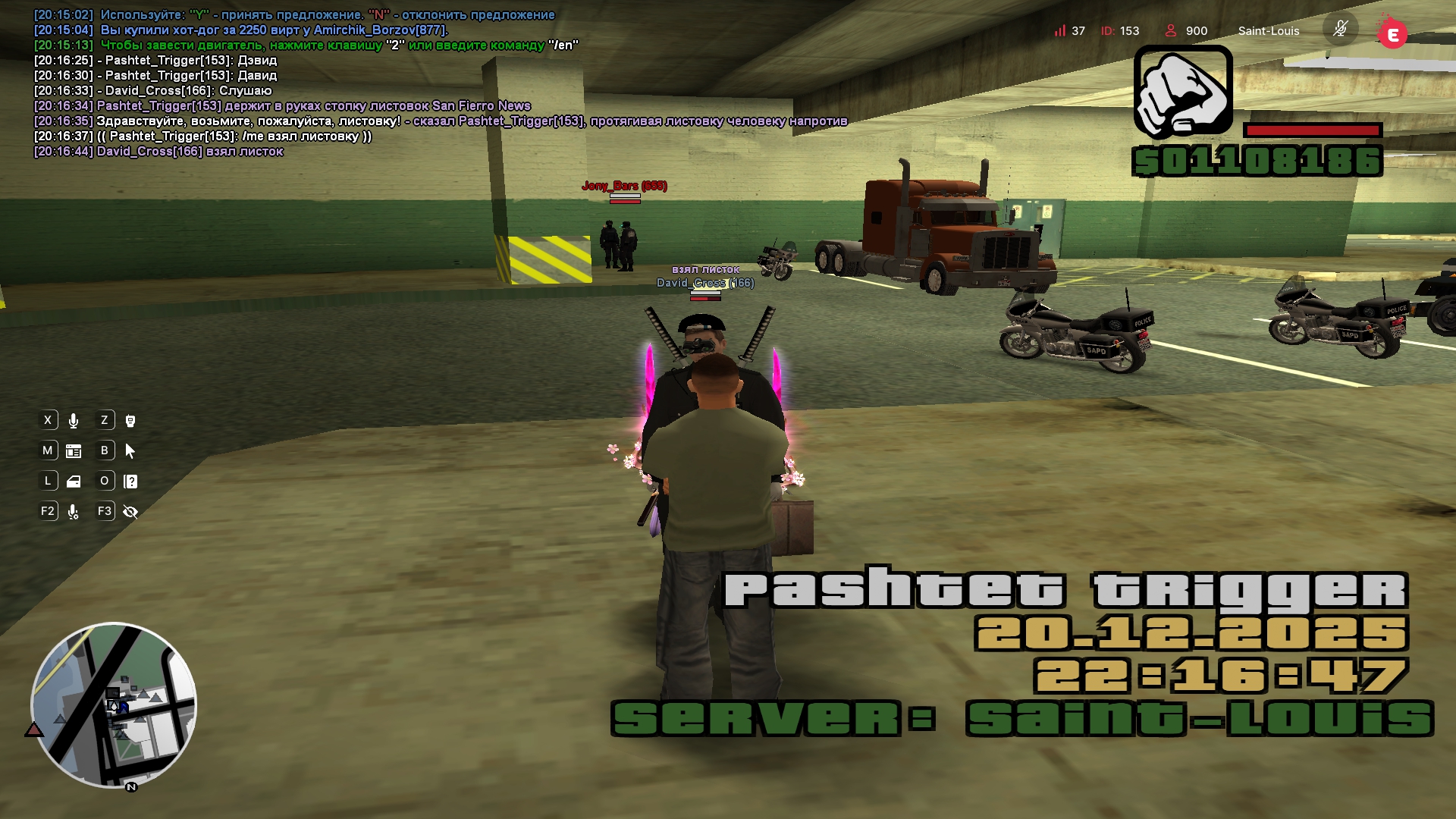Click the red E logo badge
Screen dimensions: 1456x819
(x=1392, y=34)
